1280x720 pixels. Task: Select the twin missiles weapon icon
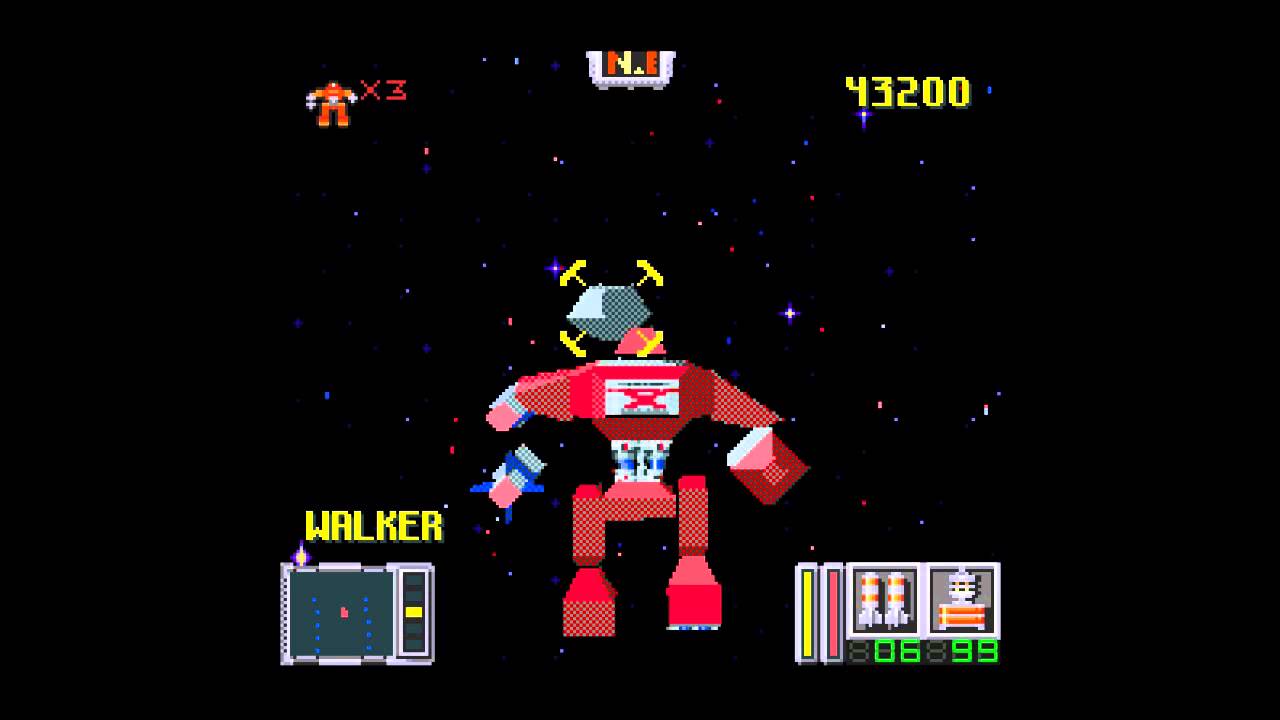pos(884,600)
